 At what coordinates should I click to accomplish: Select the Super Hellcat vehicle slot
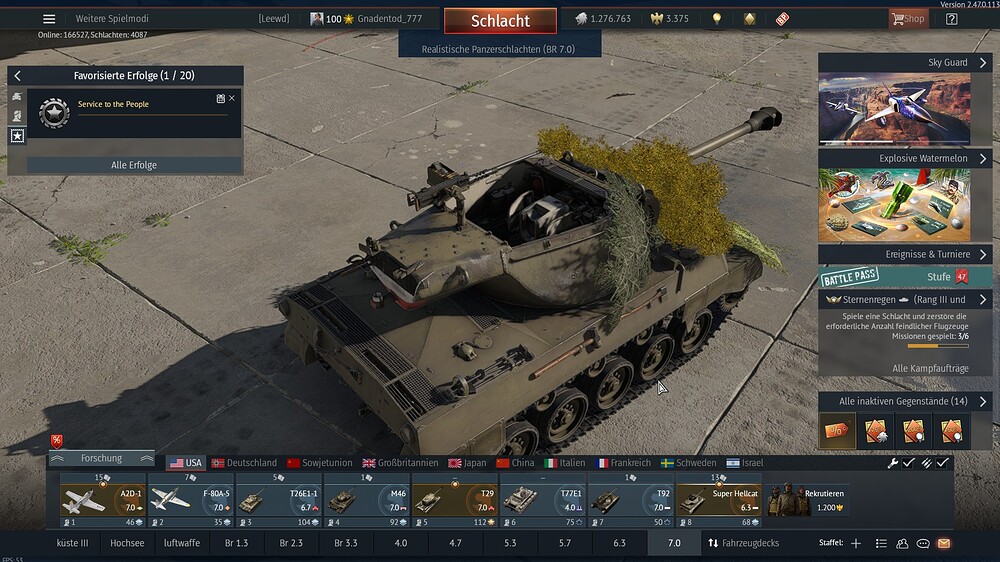tap(718, 499)
